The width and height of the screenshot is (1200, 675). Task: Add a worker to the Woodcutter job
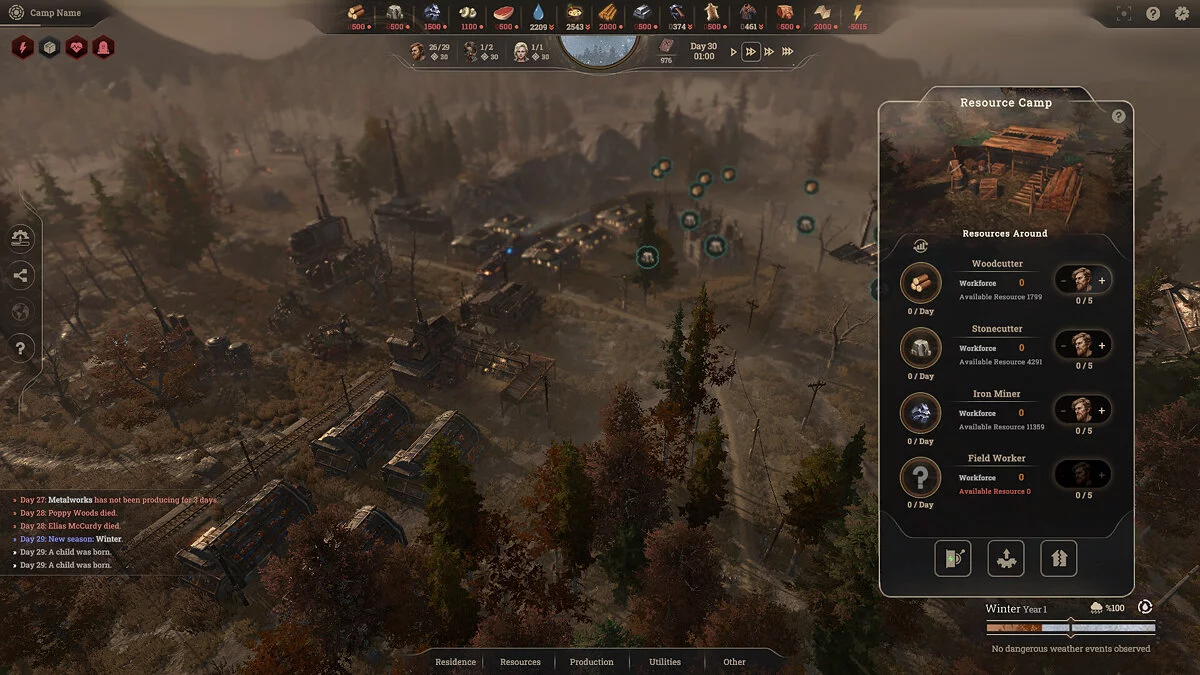point(1102,281)
